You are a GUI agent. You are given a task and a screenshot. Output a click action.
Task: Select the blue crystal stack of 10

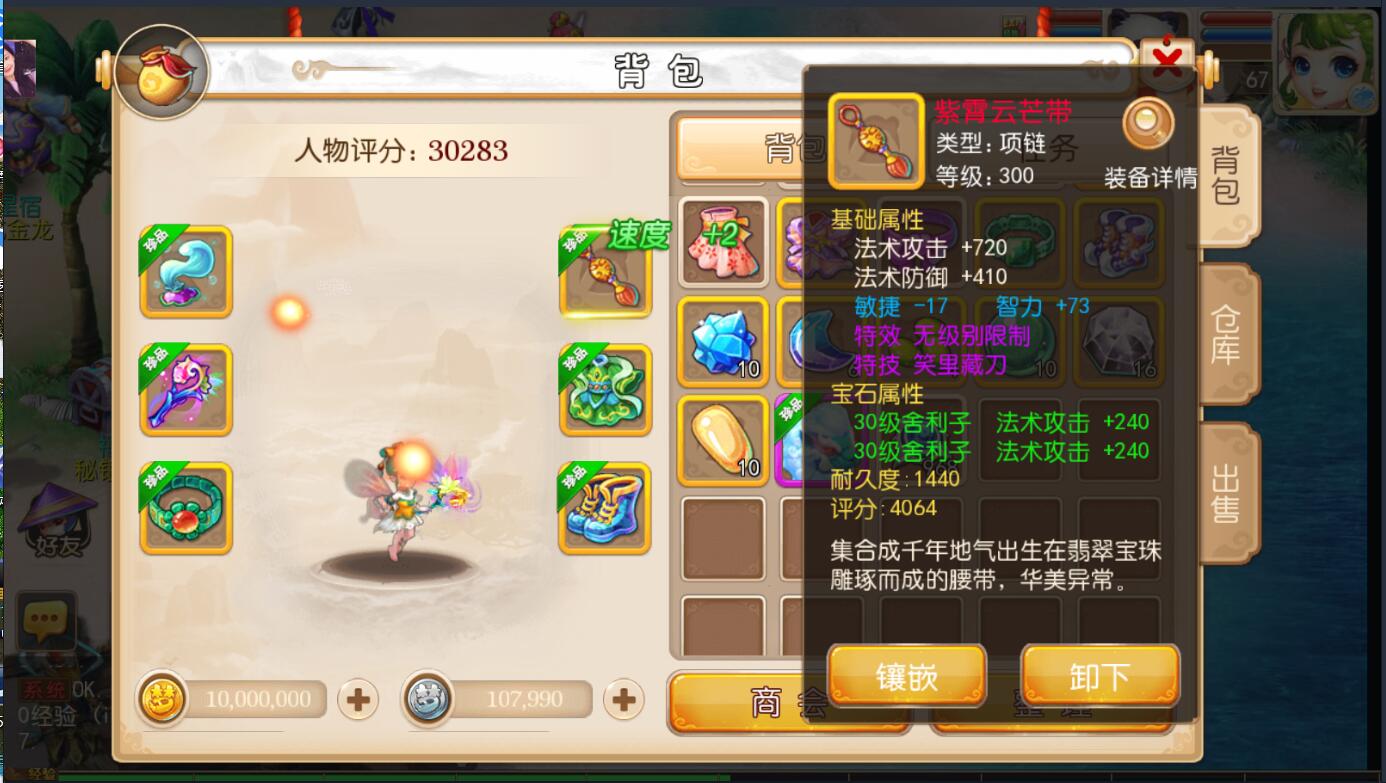[722, 340]
